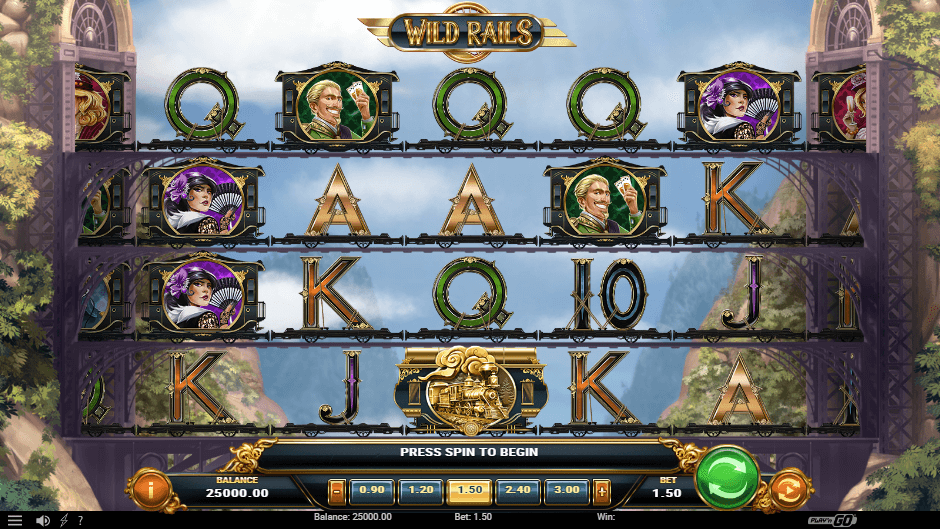Pick the 1.50 bet value
The width and height of the screenshot is (940, 529).
469,491
